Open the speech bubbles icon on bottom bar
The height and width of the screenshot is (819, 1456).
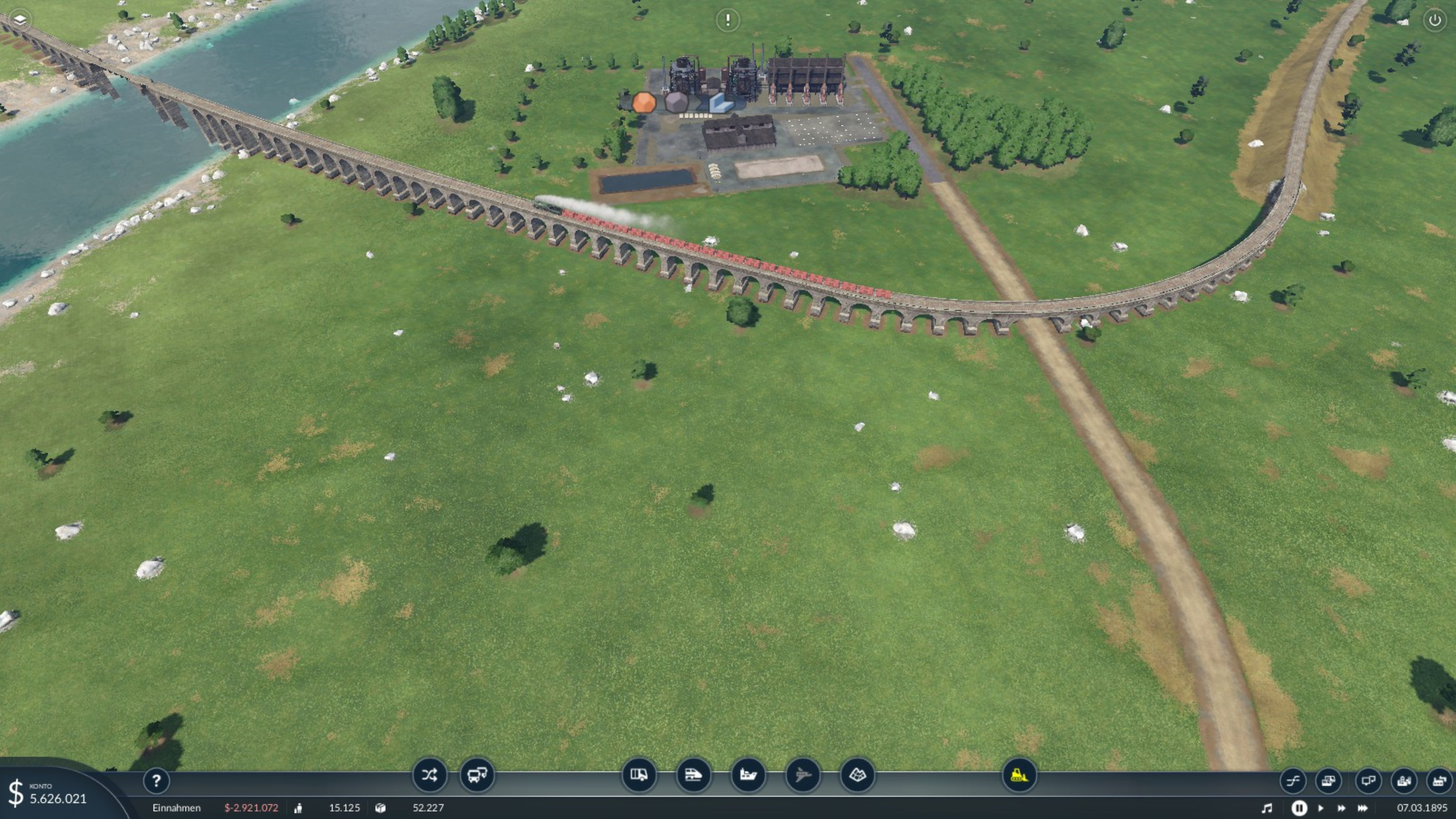pyautogui.click(x=1368, y=781)
